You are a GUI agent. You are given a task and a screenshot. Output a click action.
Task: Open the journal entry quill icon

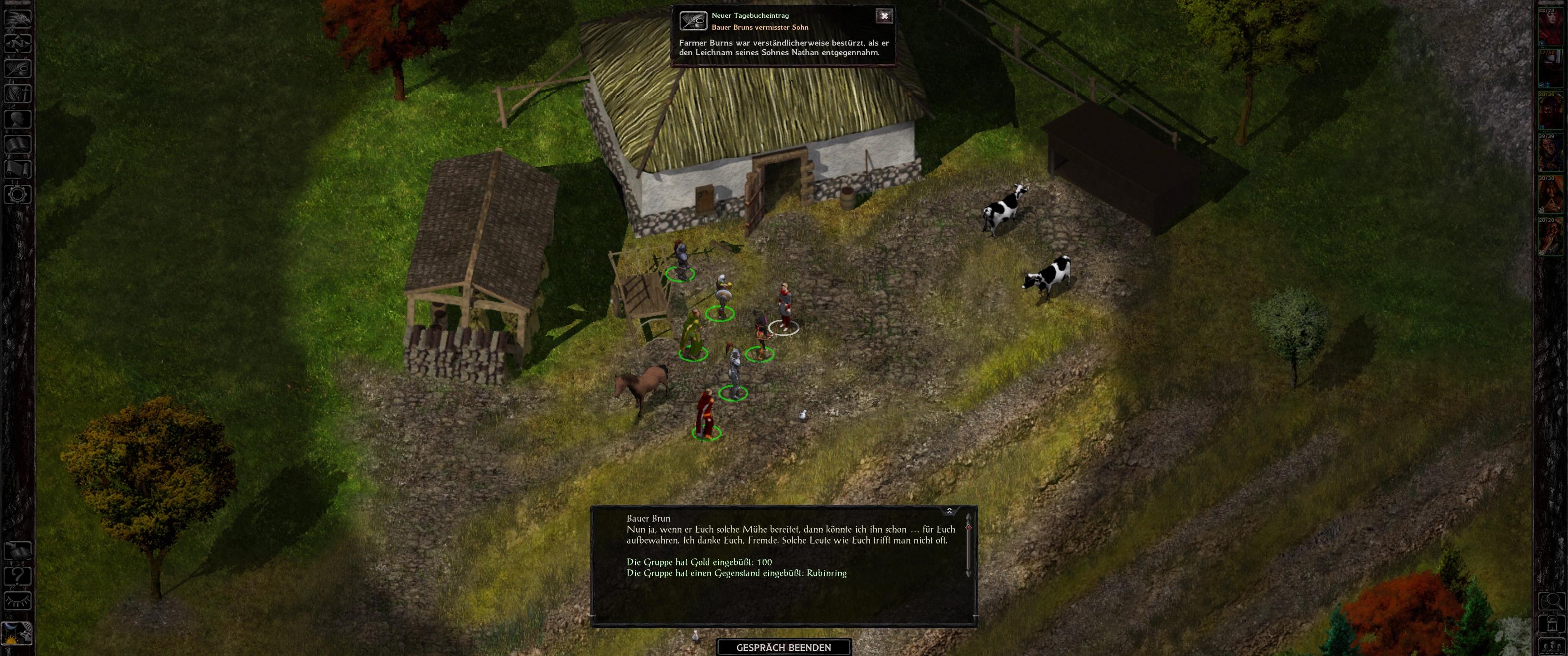(693, 20)
